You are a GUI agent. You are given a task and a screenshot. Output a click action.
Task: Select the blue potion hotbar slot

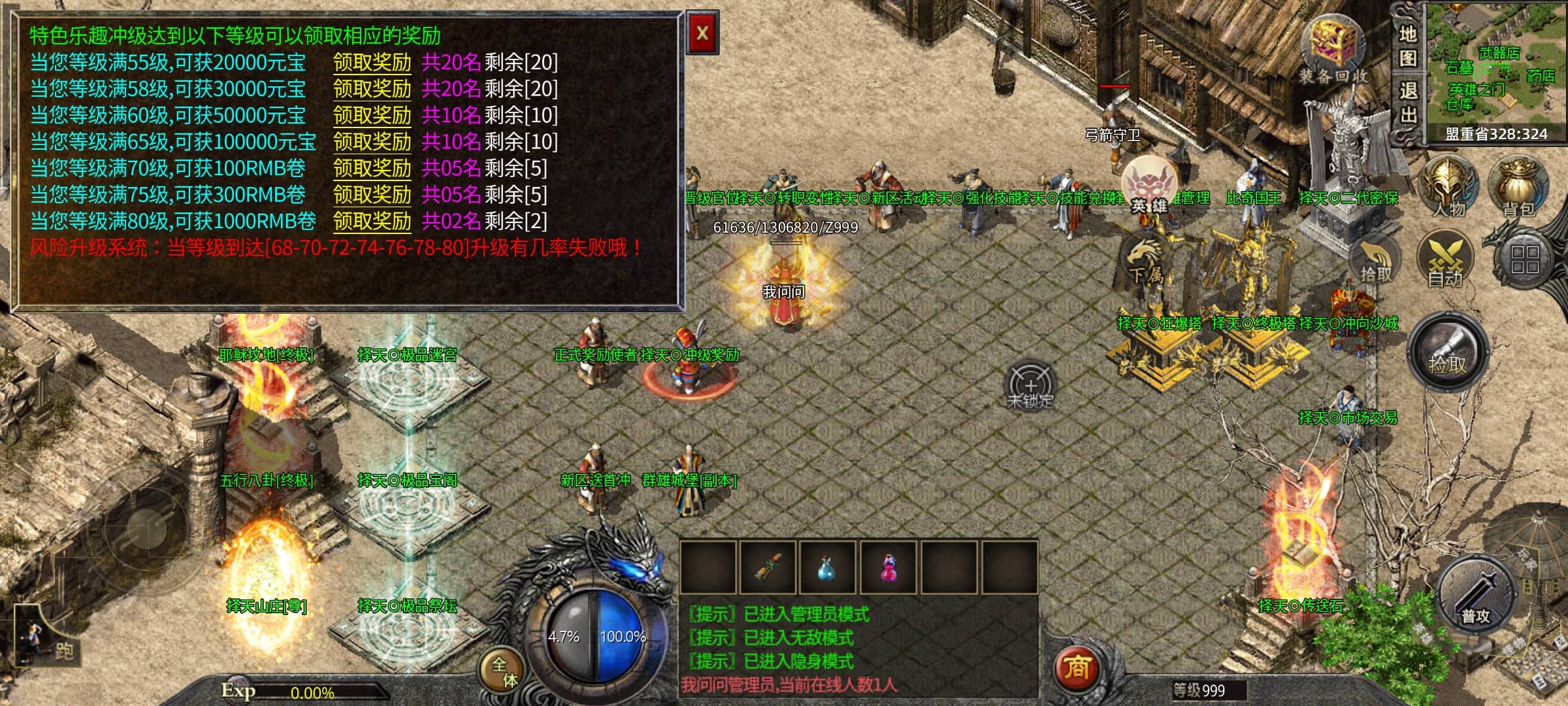[827, 567]
